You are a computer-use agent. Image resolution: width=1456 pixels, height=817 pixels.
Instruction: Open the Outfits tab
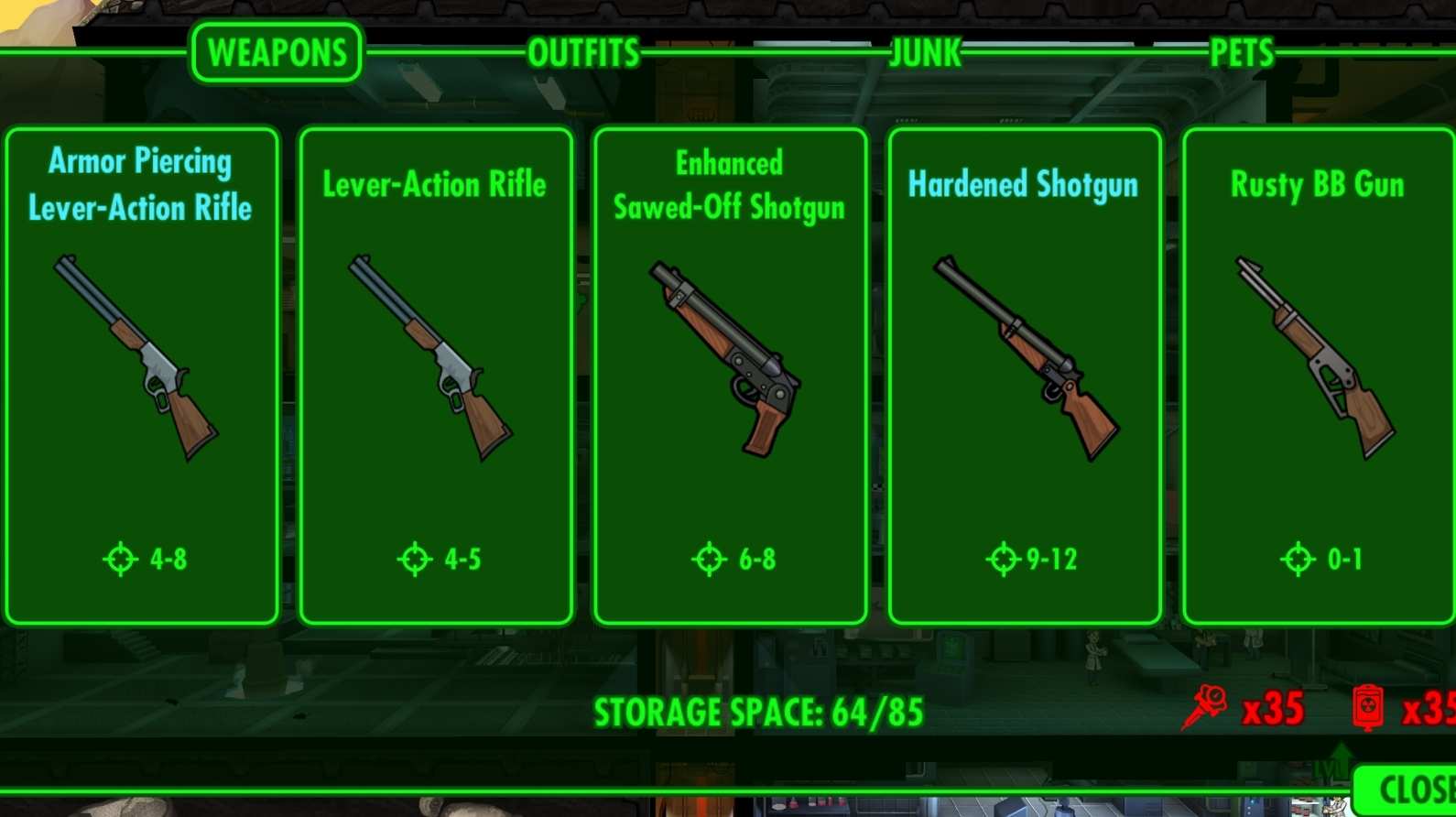[583, 53]
